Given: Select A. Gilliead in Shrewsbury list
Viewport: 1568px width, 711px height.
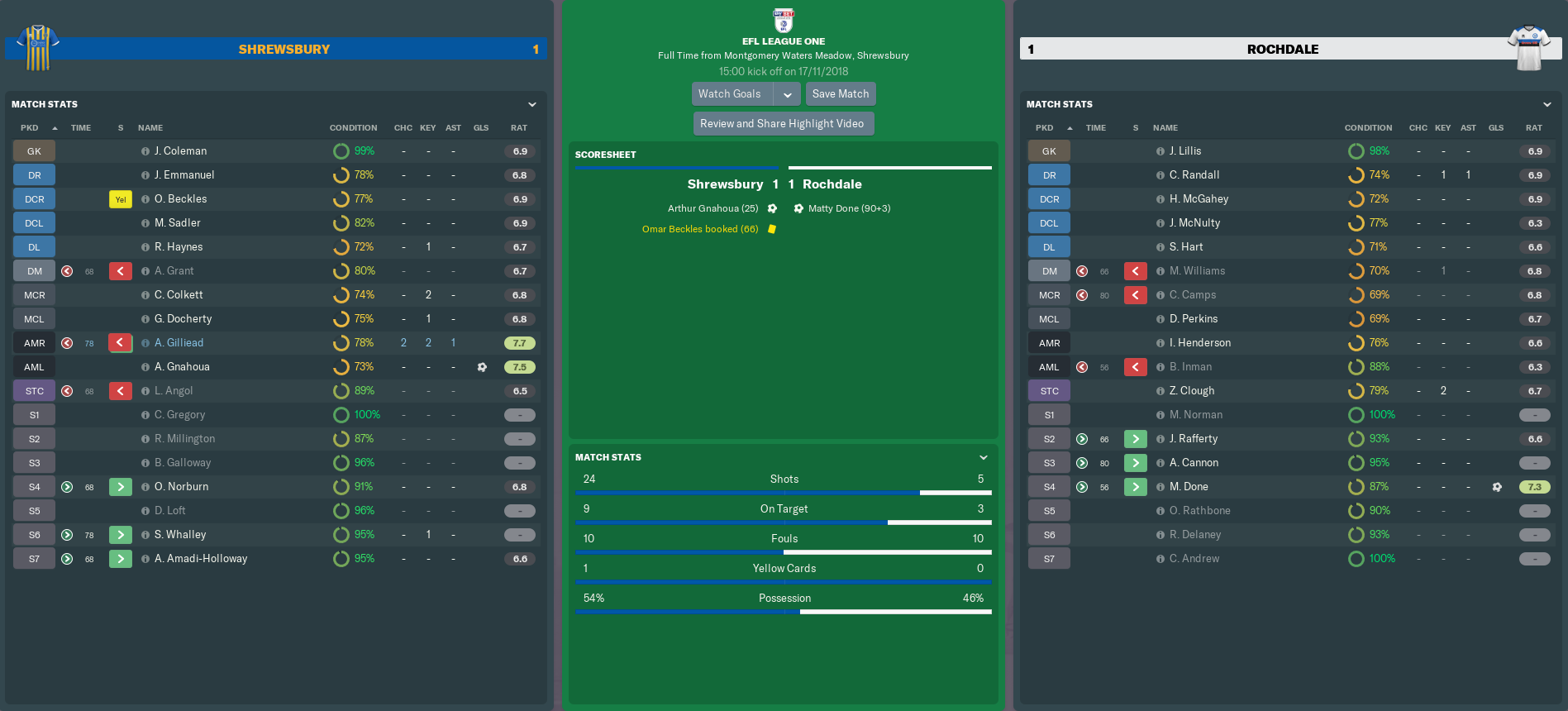Looking at the screenshot, I should pyautogui.click(x=179, y=343).
